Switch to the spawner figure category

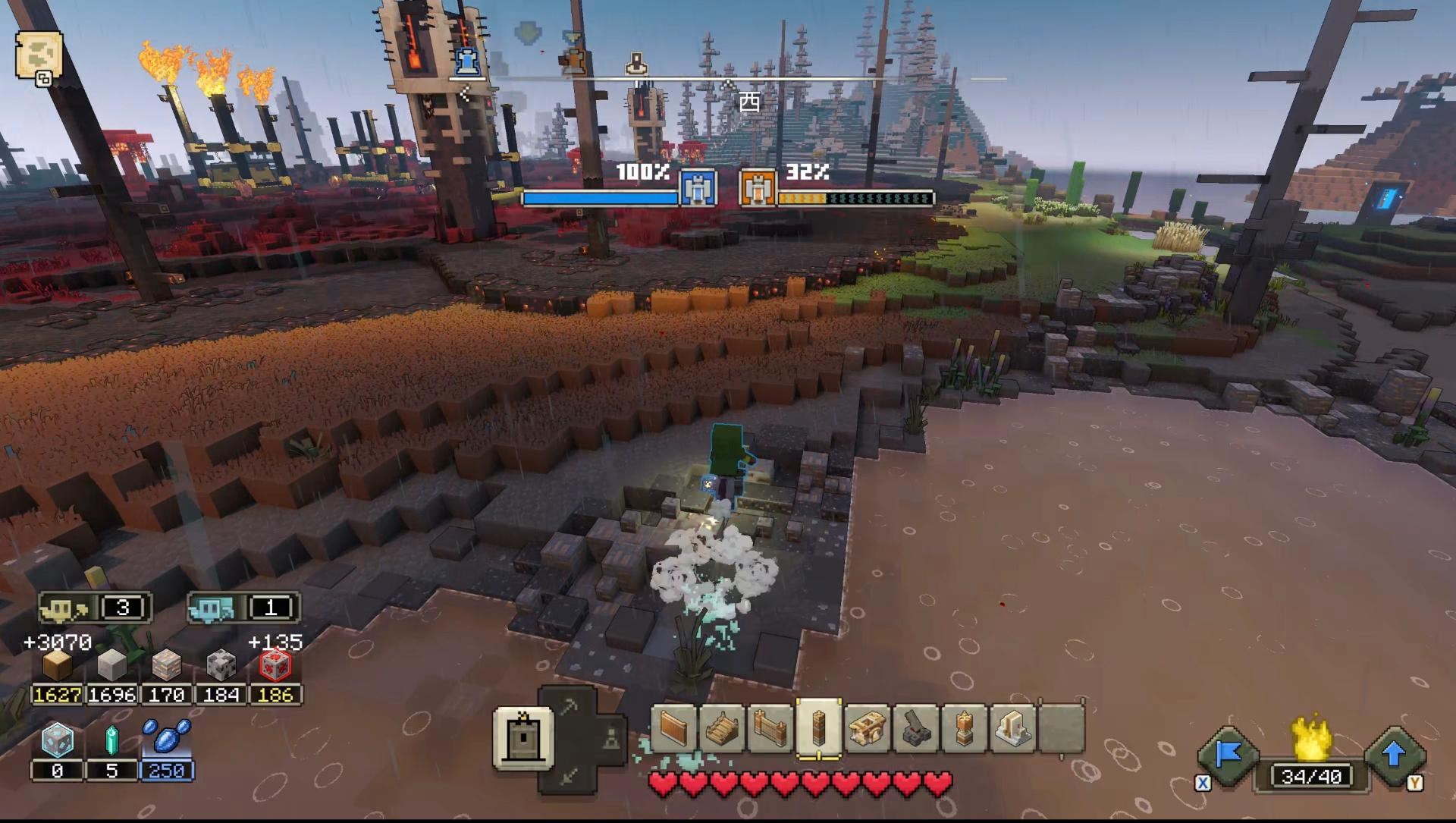tap(611, 738)
